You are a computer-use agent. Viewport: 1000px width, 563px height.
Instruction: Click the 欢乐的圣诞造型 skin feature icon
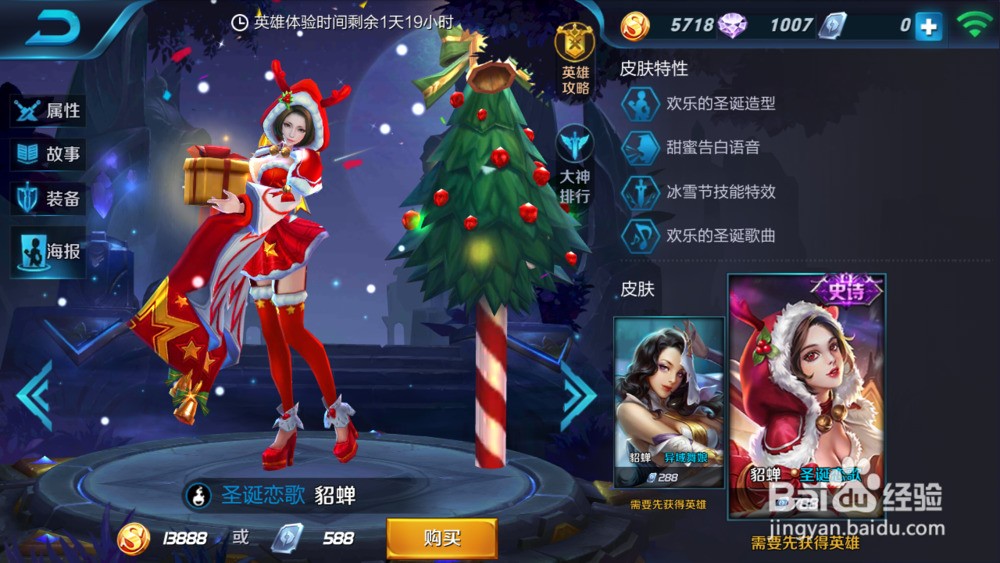coord(640,103)
